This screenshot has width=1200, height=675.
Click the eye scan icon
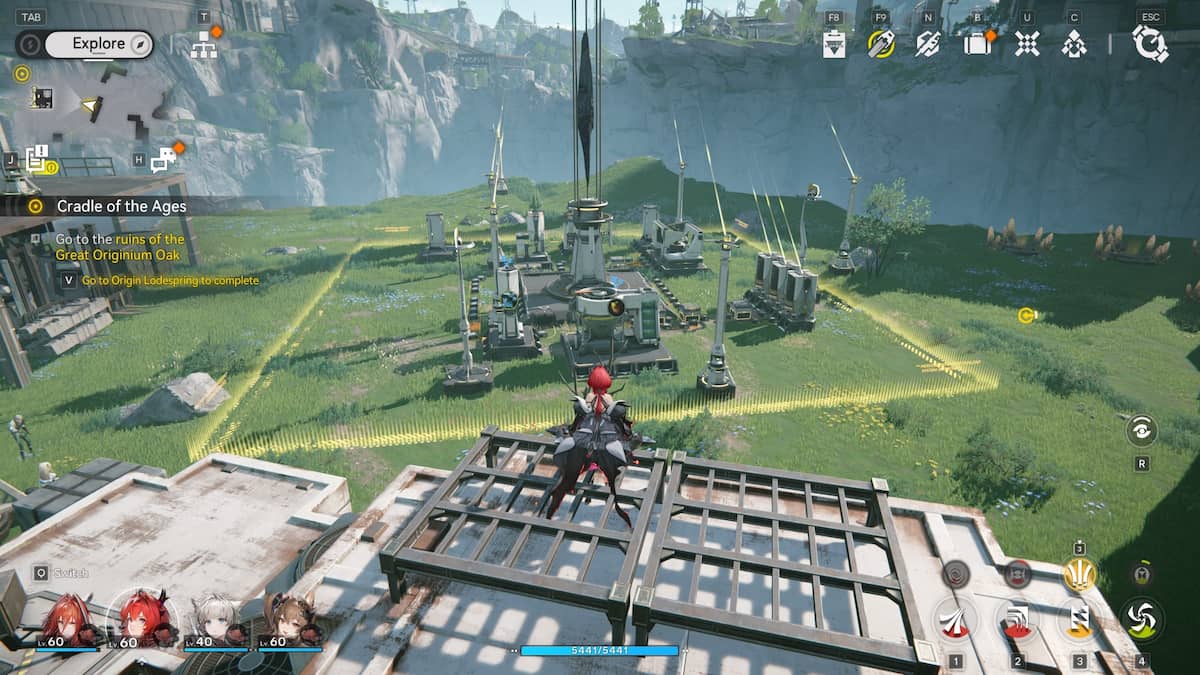(1141, 431)
